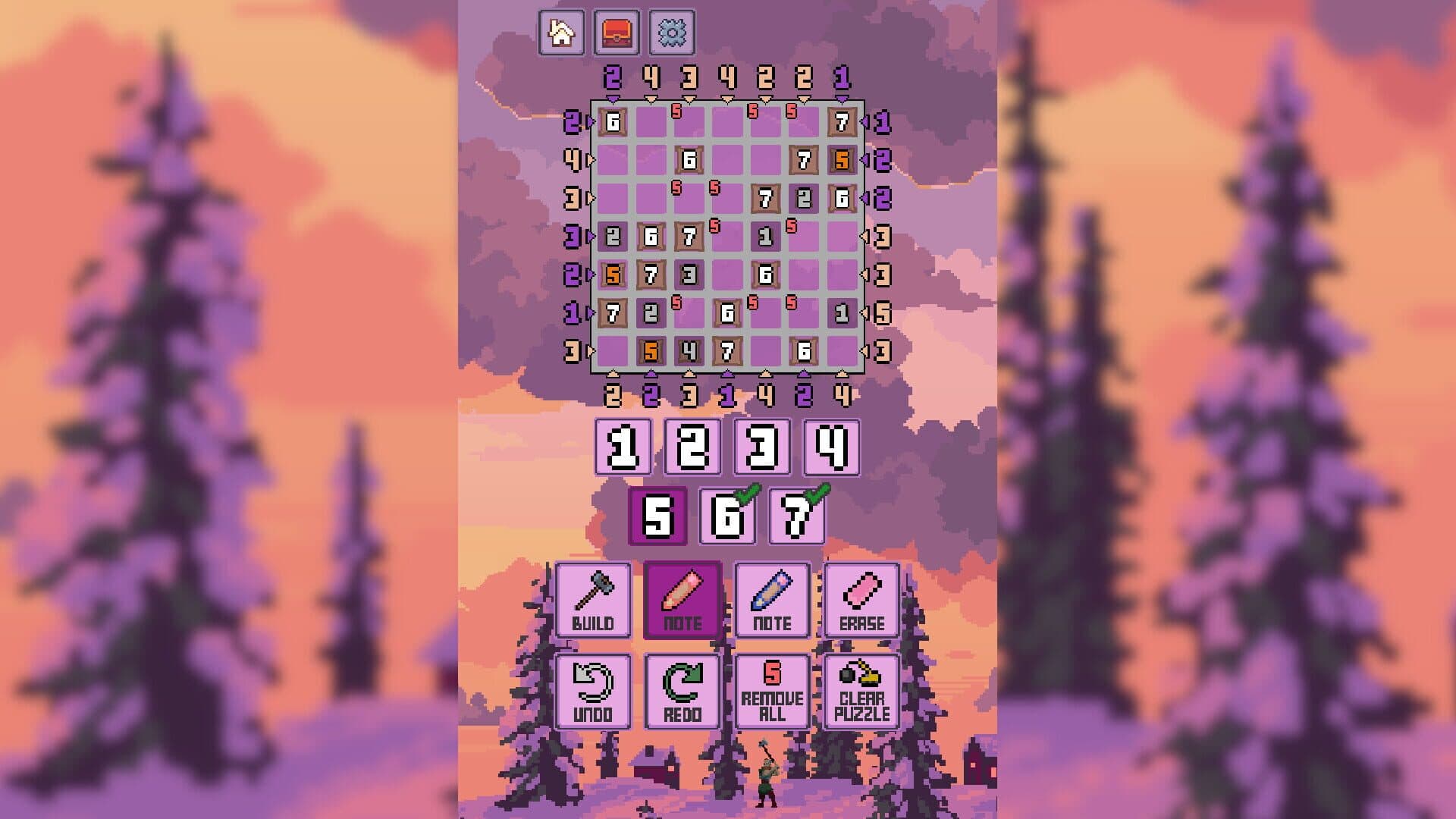This screenshot has height=819, width=1456.
Task: Choose number 3 tile
Action: pos(762,447)
